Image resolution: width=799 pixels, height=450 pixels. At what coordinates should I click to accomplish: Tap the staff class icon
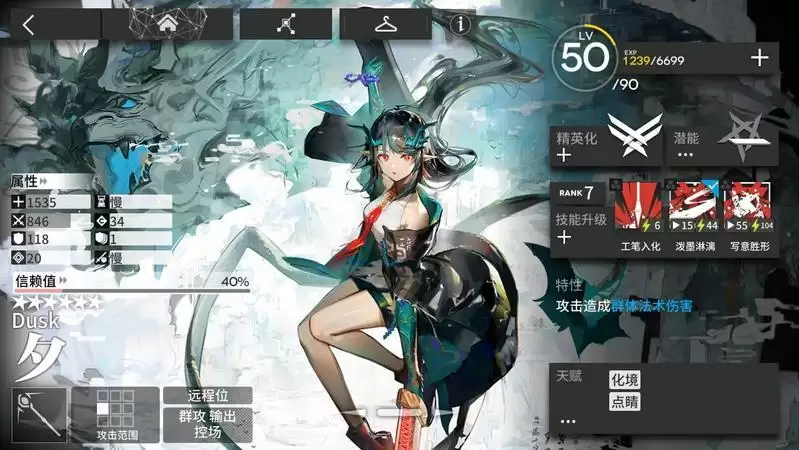41,414
